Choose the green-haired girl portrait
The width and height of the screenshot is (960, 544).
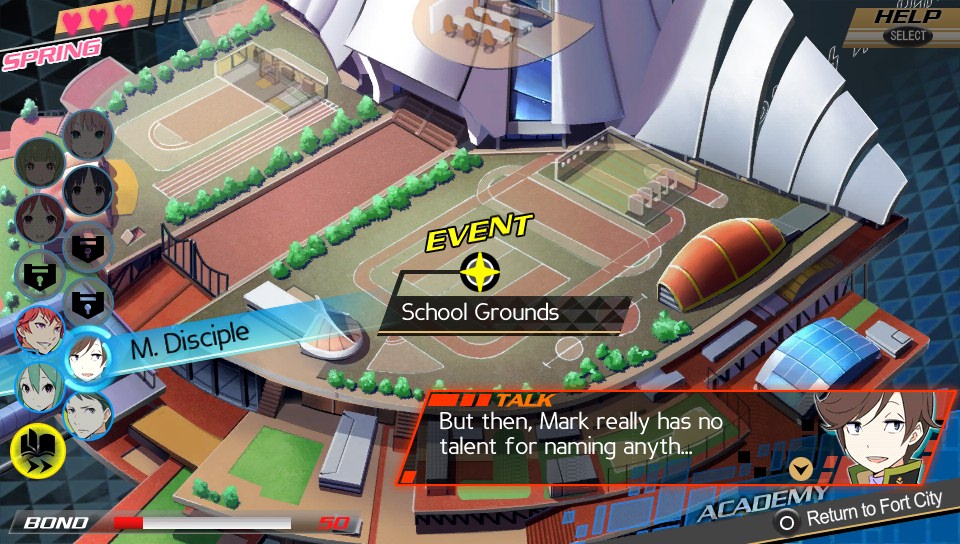tap(38, 386)
